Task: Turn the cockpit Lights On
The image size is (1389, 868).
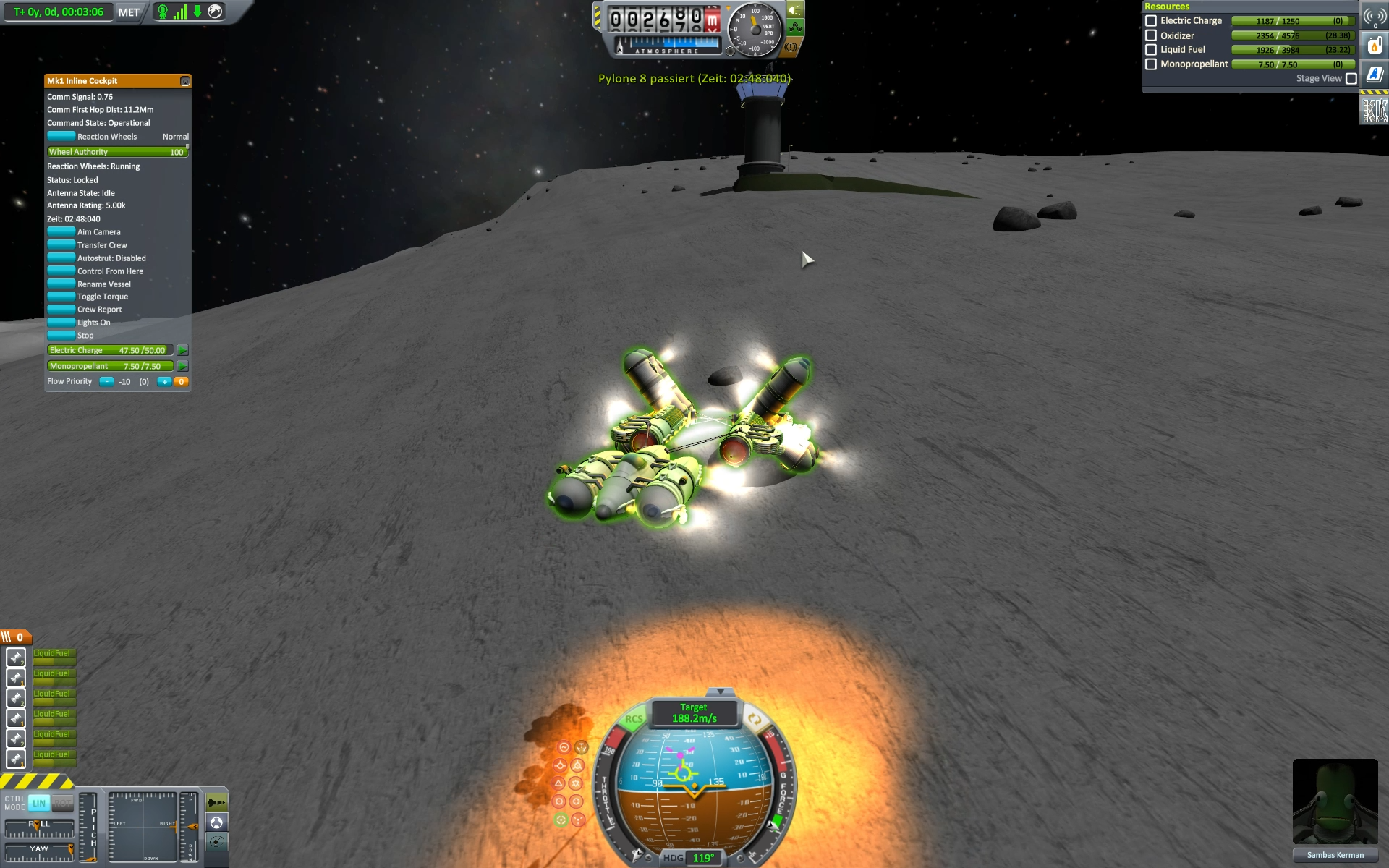Action: [x=61, y=323]
